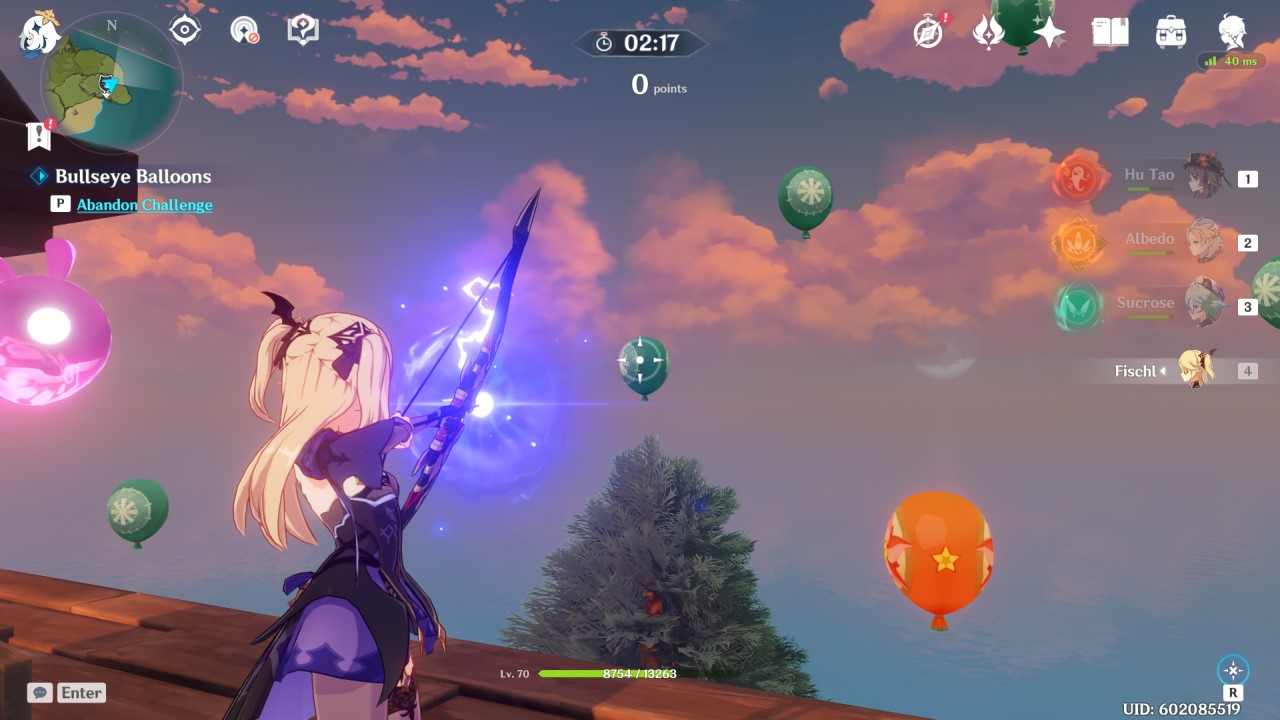Viewport: 1280px width, 720px height.
Task: Open the events compass icon
Action: coord(929,32)
